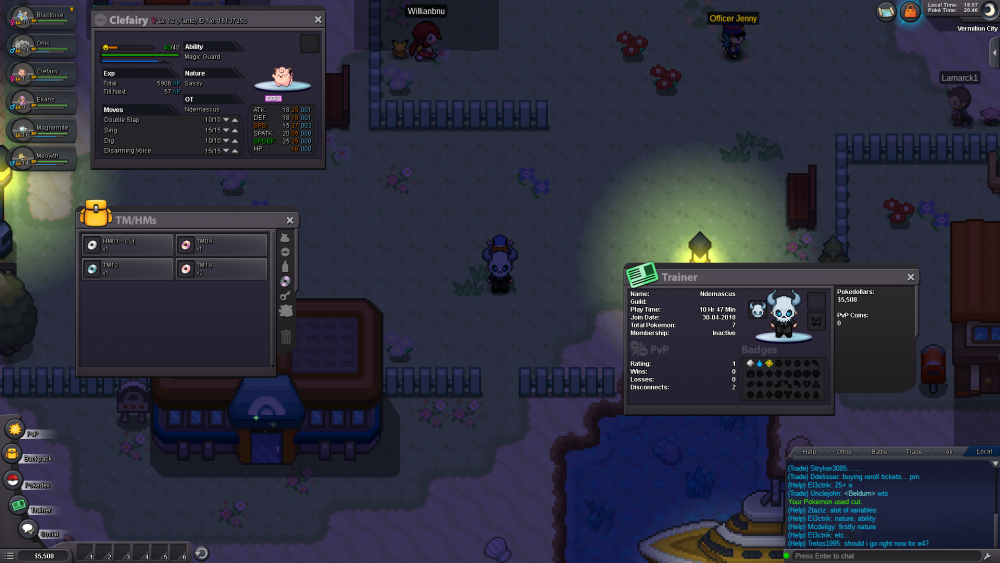Click the trash can icon in the bag
The image size is (1000, 563).
[285, 337]
